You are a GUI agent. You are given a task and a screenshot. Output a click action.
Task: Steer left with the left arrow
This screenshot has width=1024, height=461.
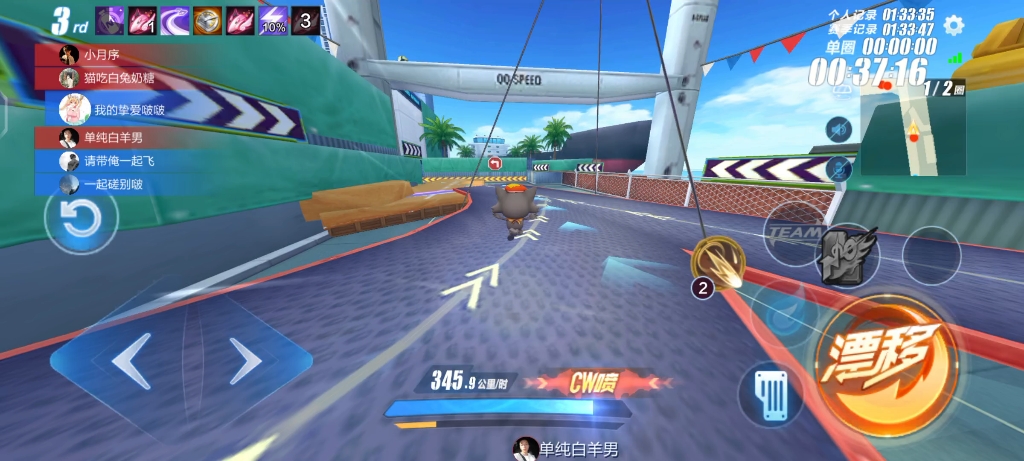(131, 362)
